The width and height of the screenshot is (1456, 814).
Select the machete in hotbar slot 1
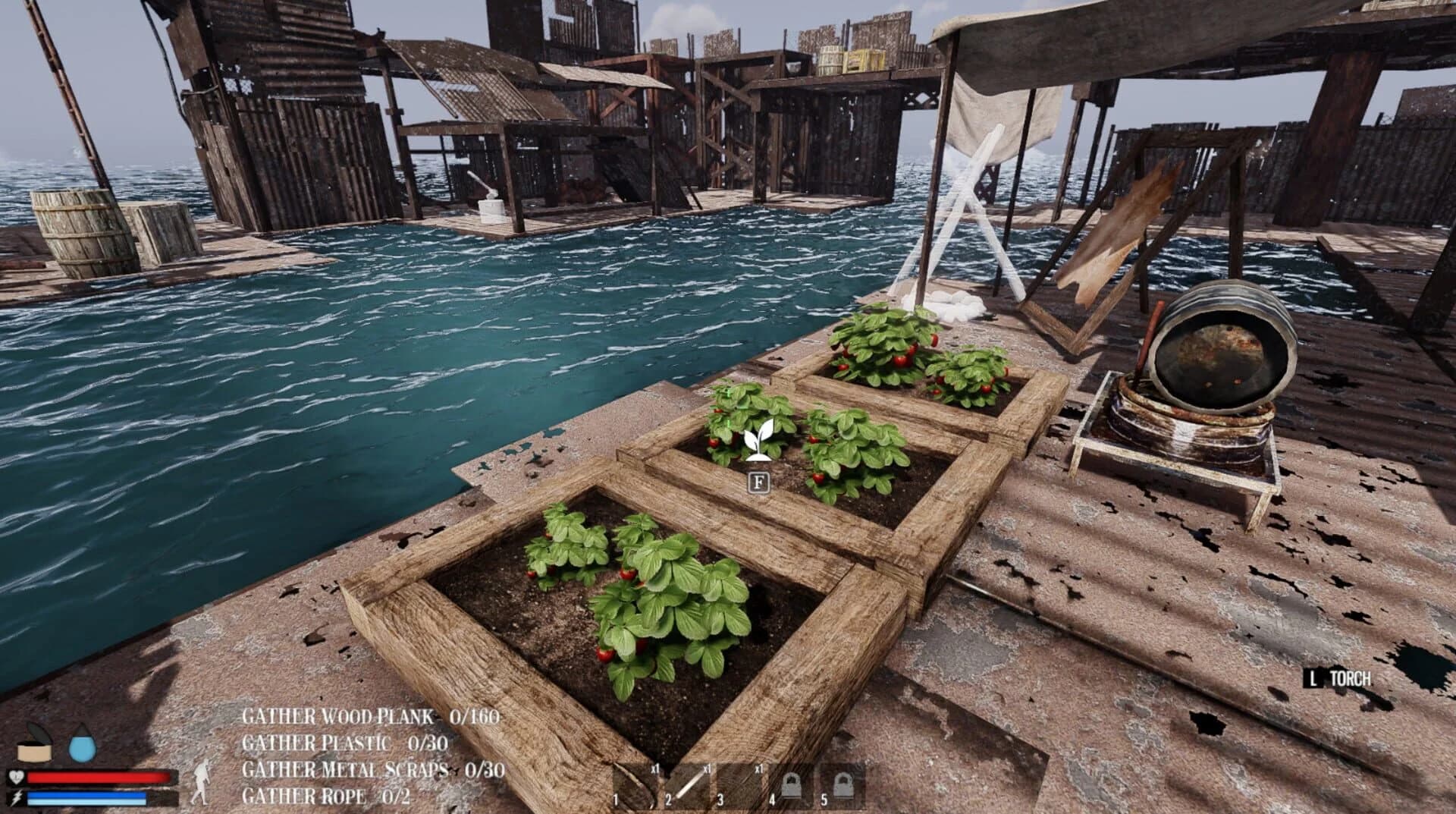(x=635, y=785)
